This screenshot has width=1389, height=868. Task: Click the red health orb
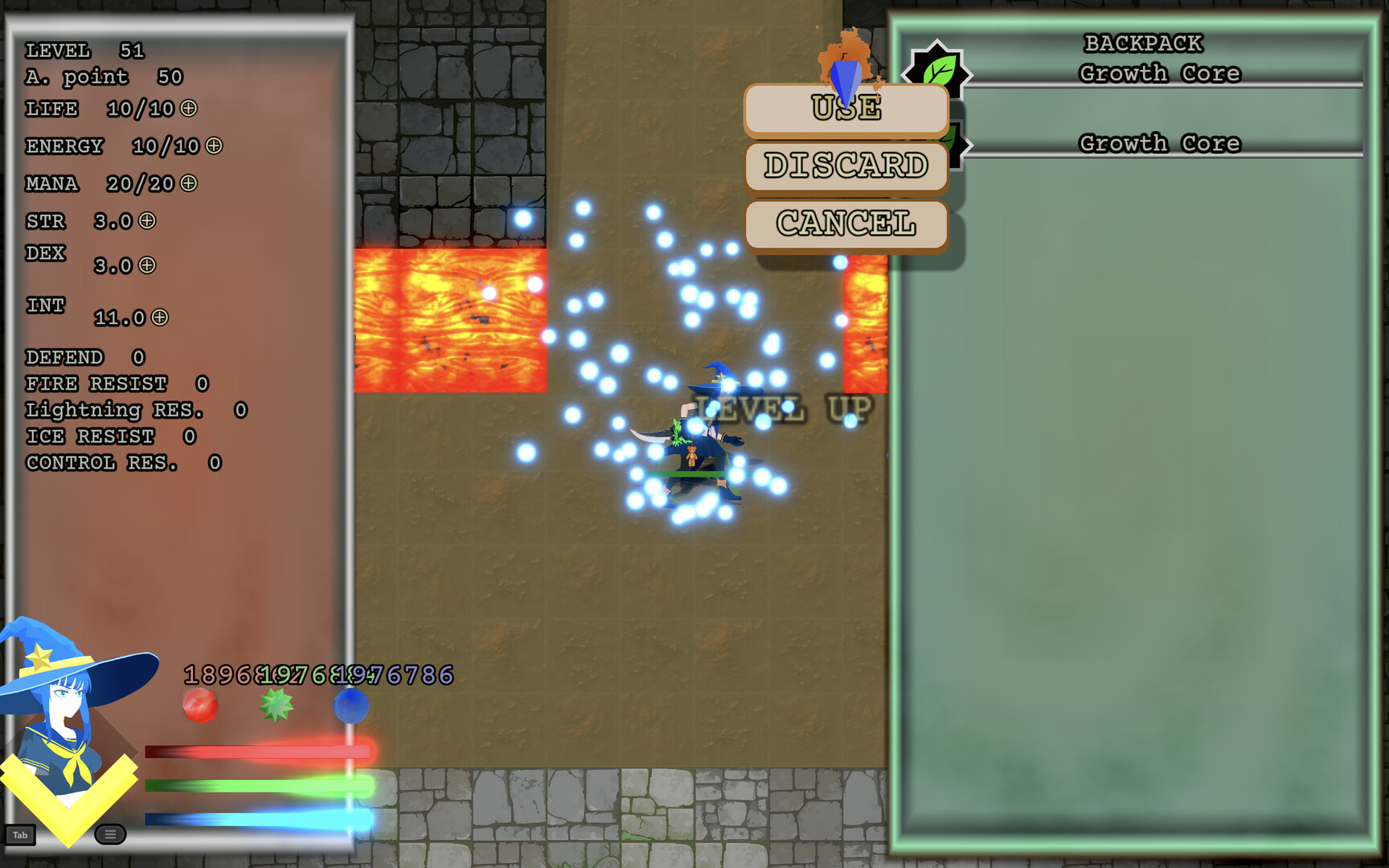coord(200,706)
